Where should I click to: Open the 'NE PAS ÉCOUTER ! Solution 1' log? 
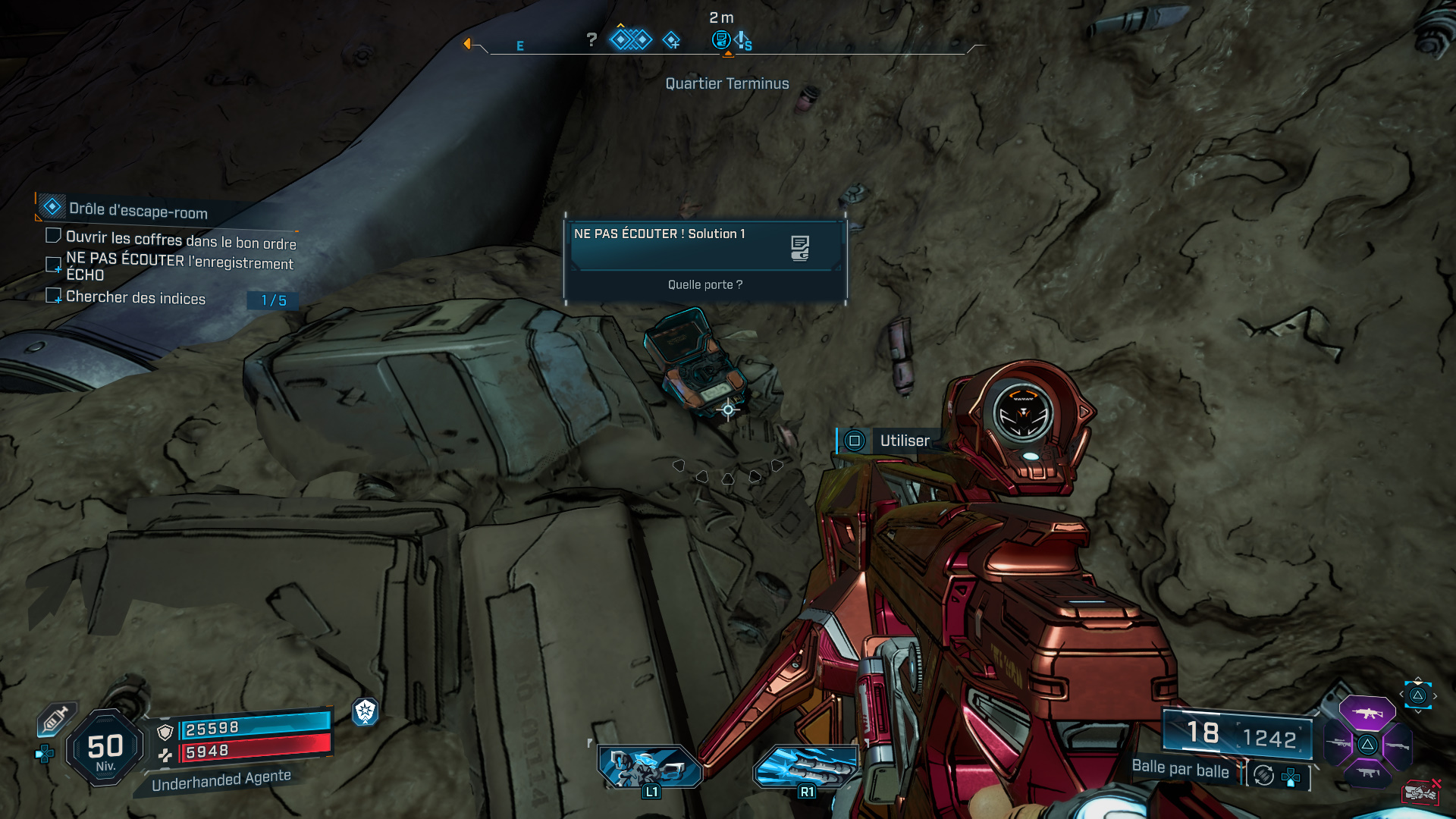660,234
